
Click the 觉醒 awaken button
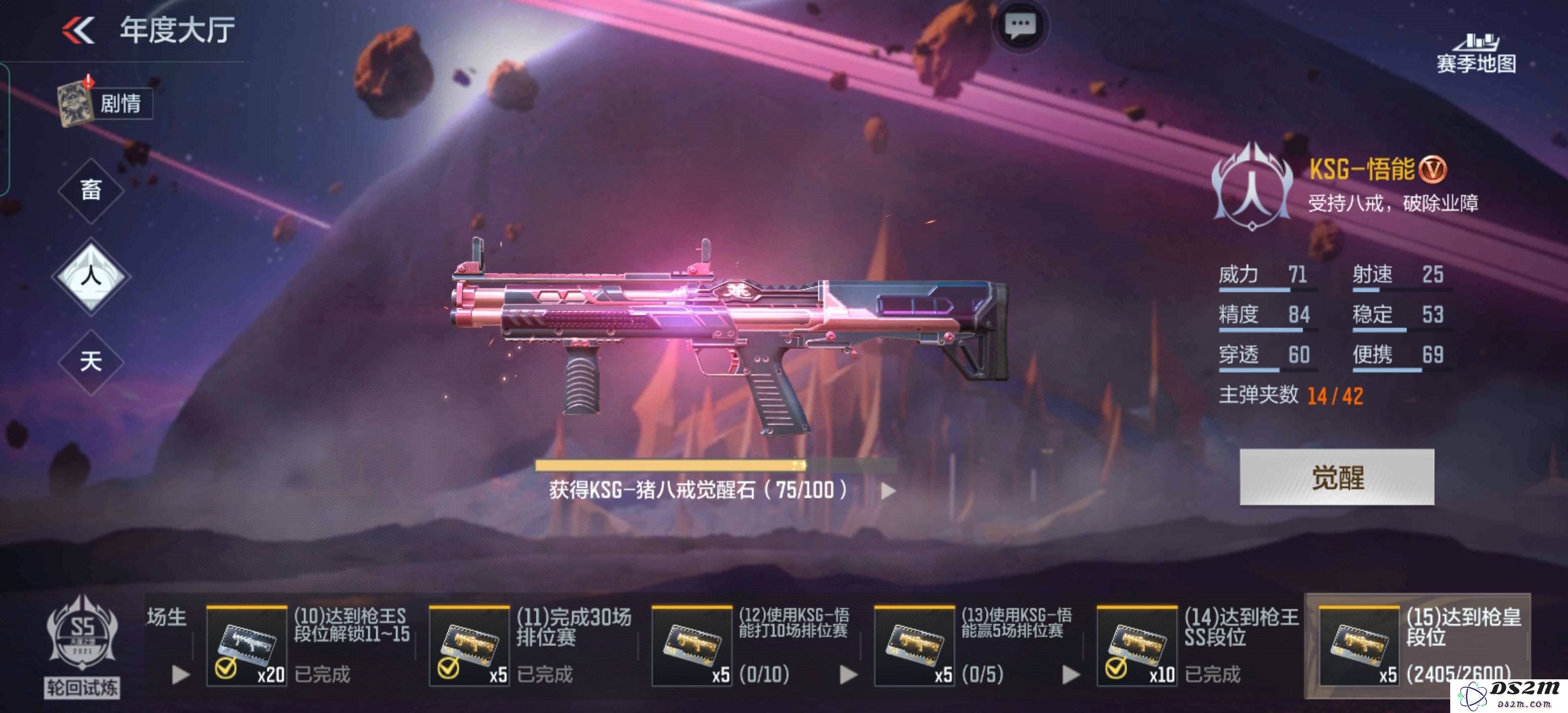click(x=1337, y=477)
